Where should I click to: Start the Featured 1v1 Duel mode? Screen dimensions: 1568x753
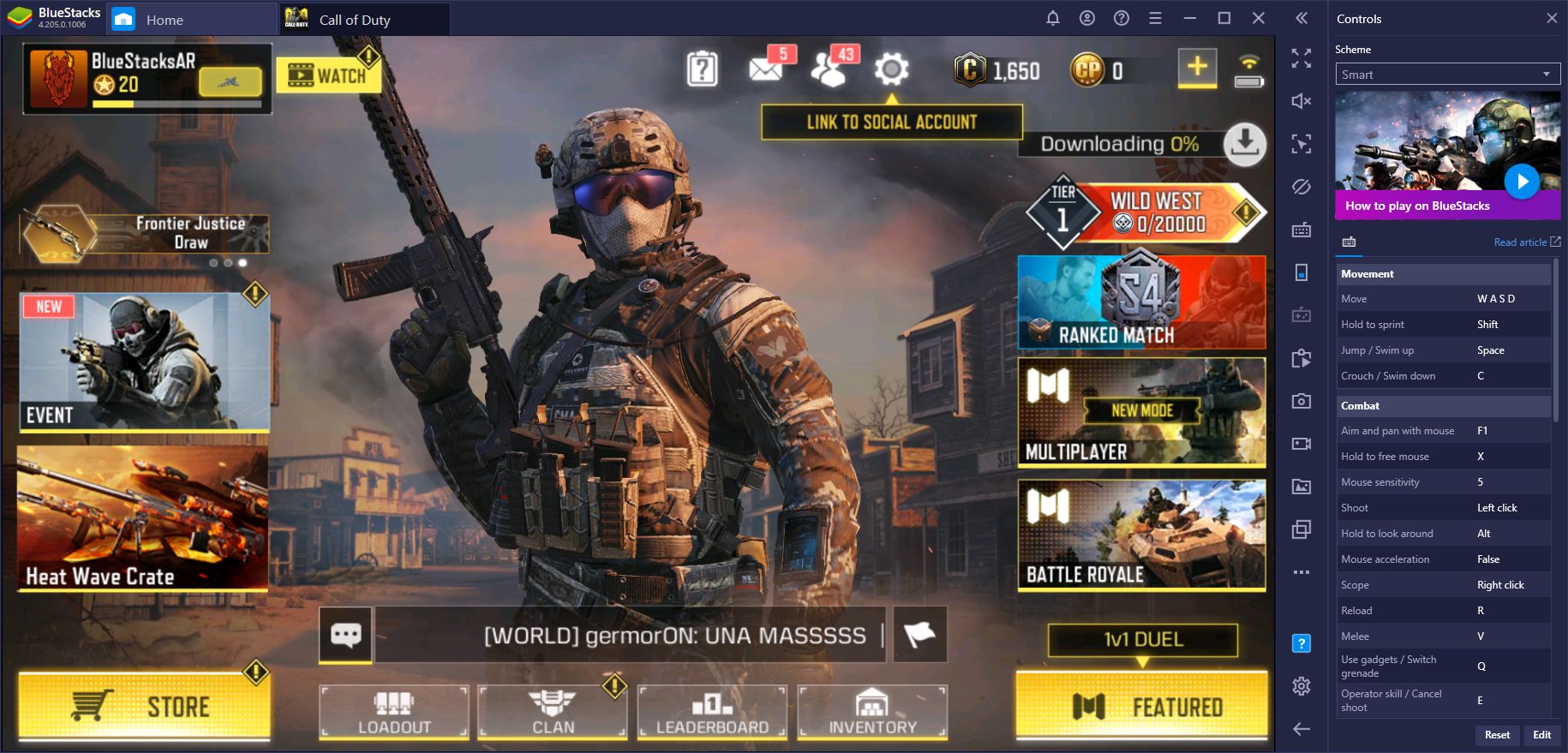(x=1141, y=705)
